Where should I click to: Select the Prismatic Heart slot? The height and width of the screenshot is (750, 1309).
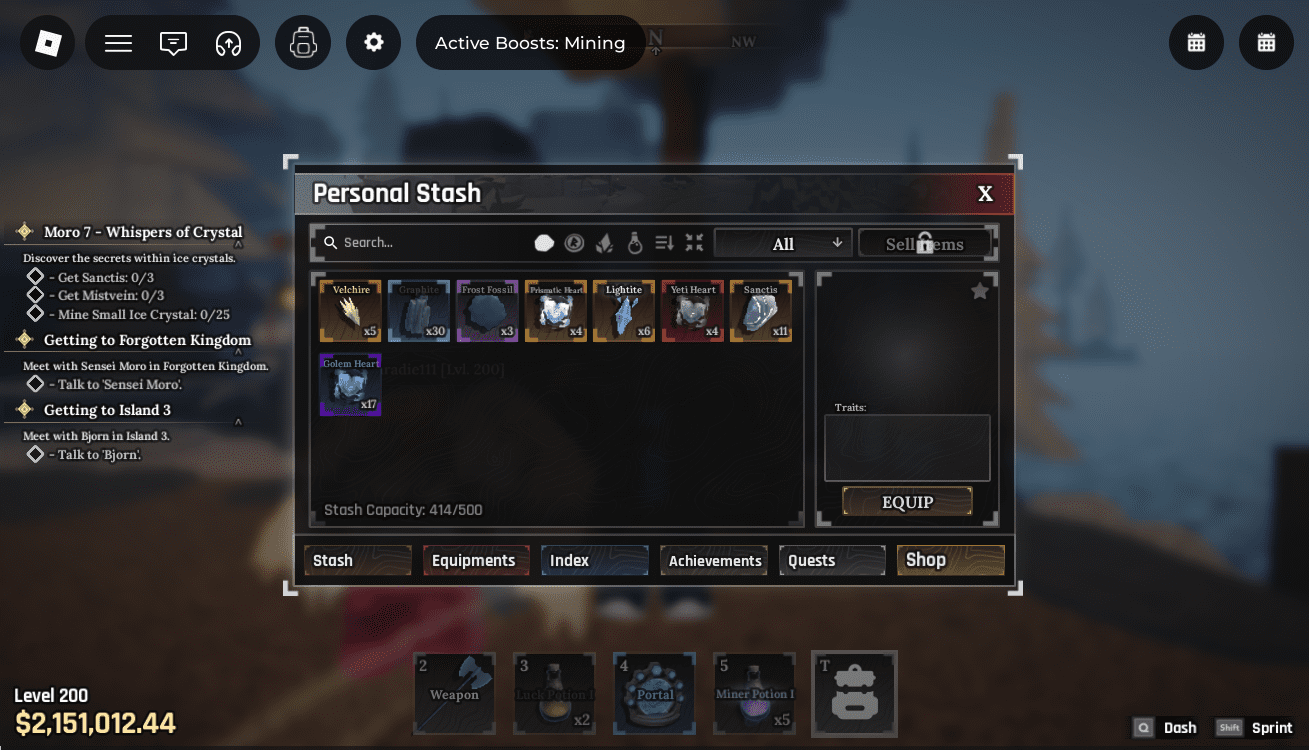pos(556,311)
